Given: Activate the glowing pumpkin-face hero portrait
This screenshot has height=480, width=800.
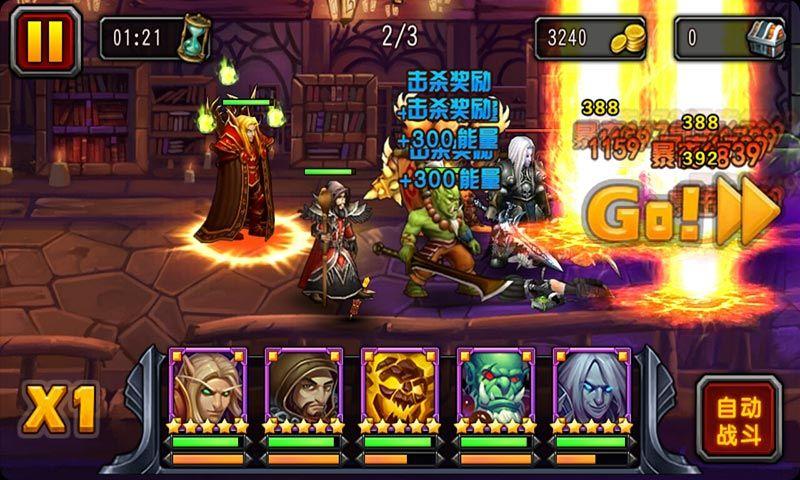Looking at the screenshot, I should [x=399, y=386].
